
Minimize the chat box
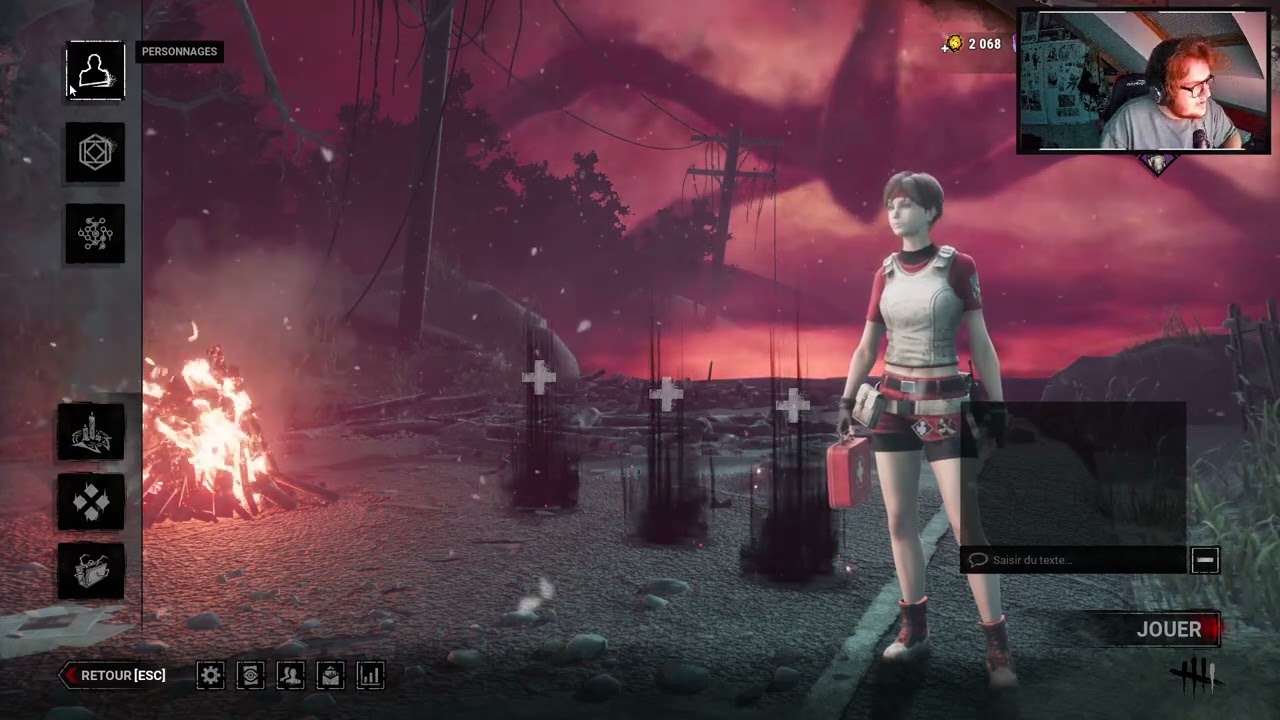1205,560
